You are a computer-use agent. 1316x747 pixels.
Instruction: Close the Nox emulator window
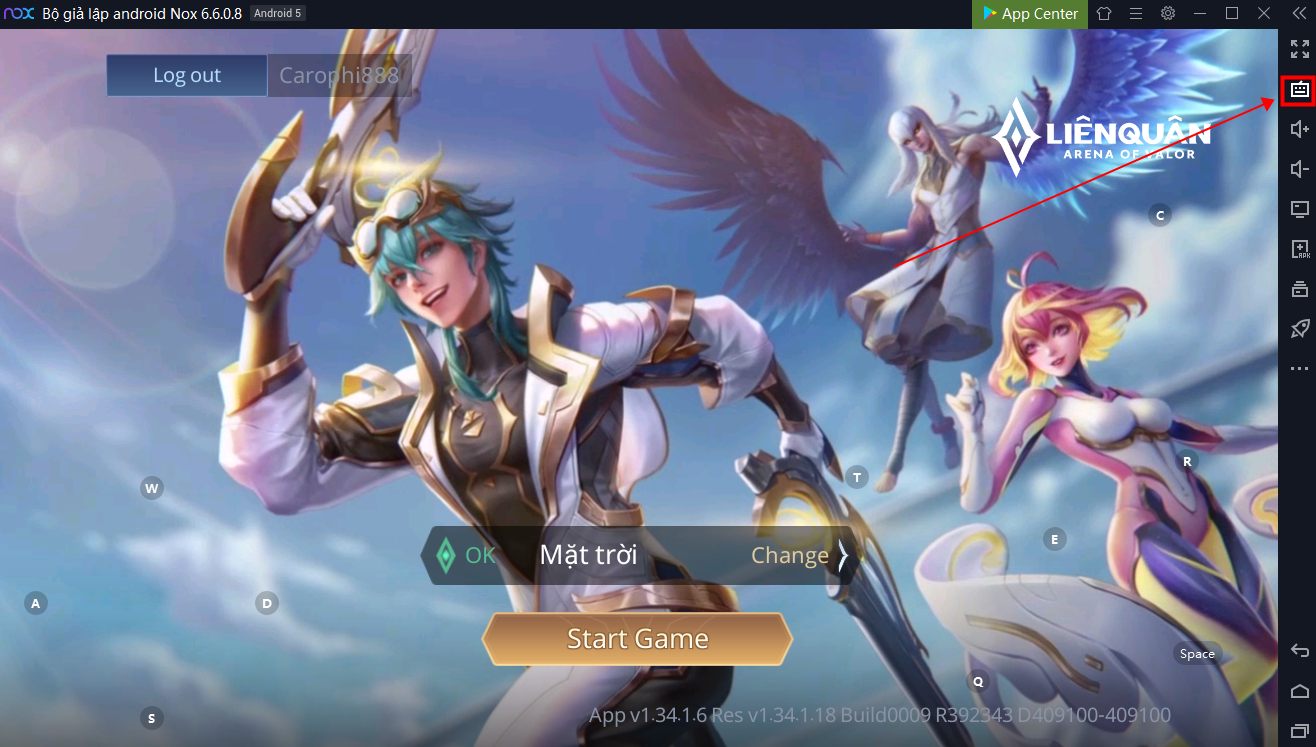coord(1264,14)
